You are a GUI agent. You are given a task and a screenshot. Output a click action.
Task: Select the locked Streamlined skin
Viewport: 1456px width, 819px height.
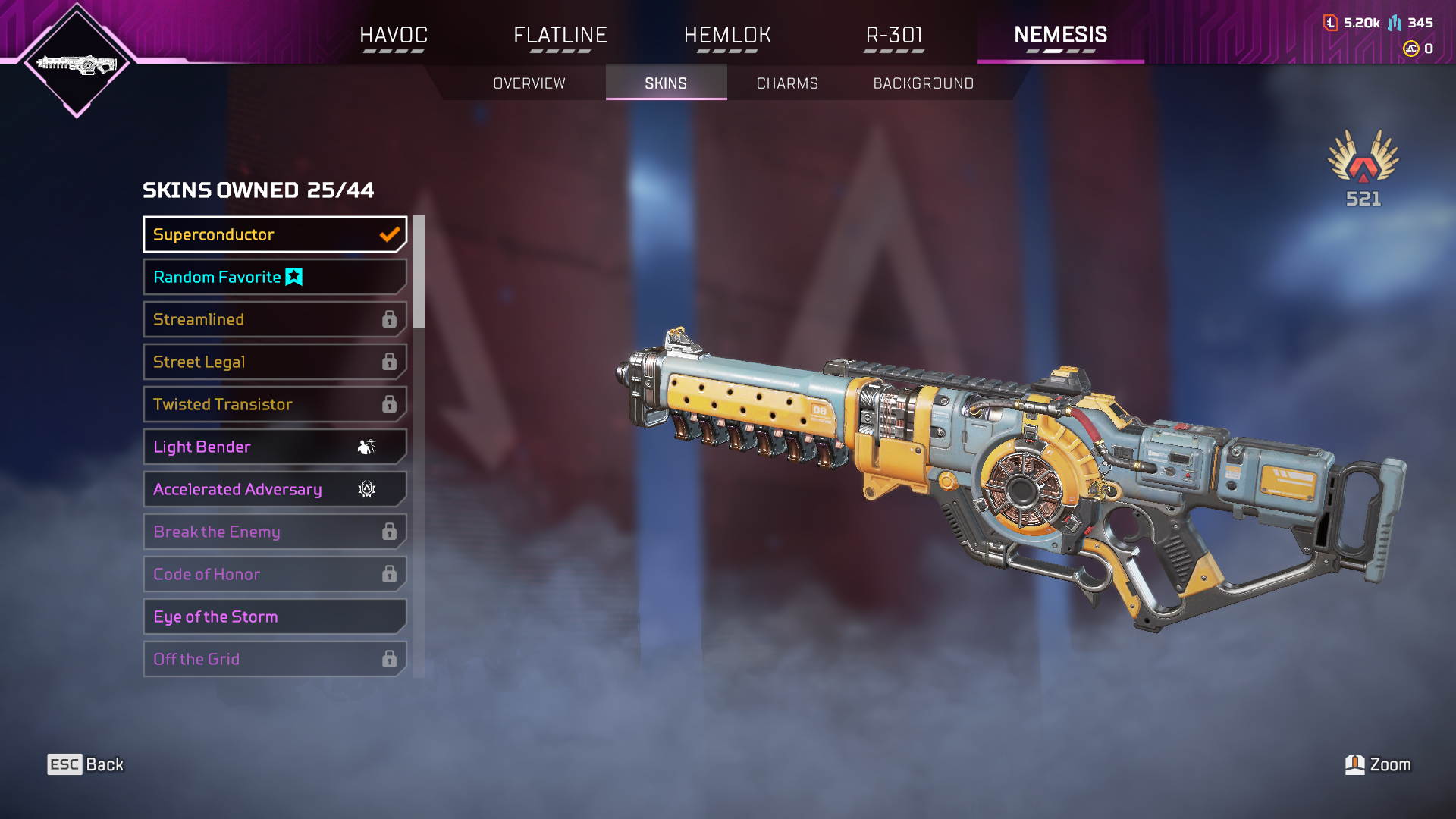[275, 319]
